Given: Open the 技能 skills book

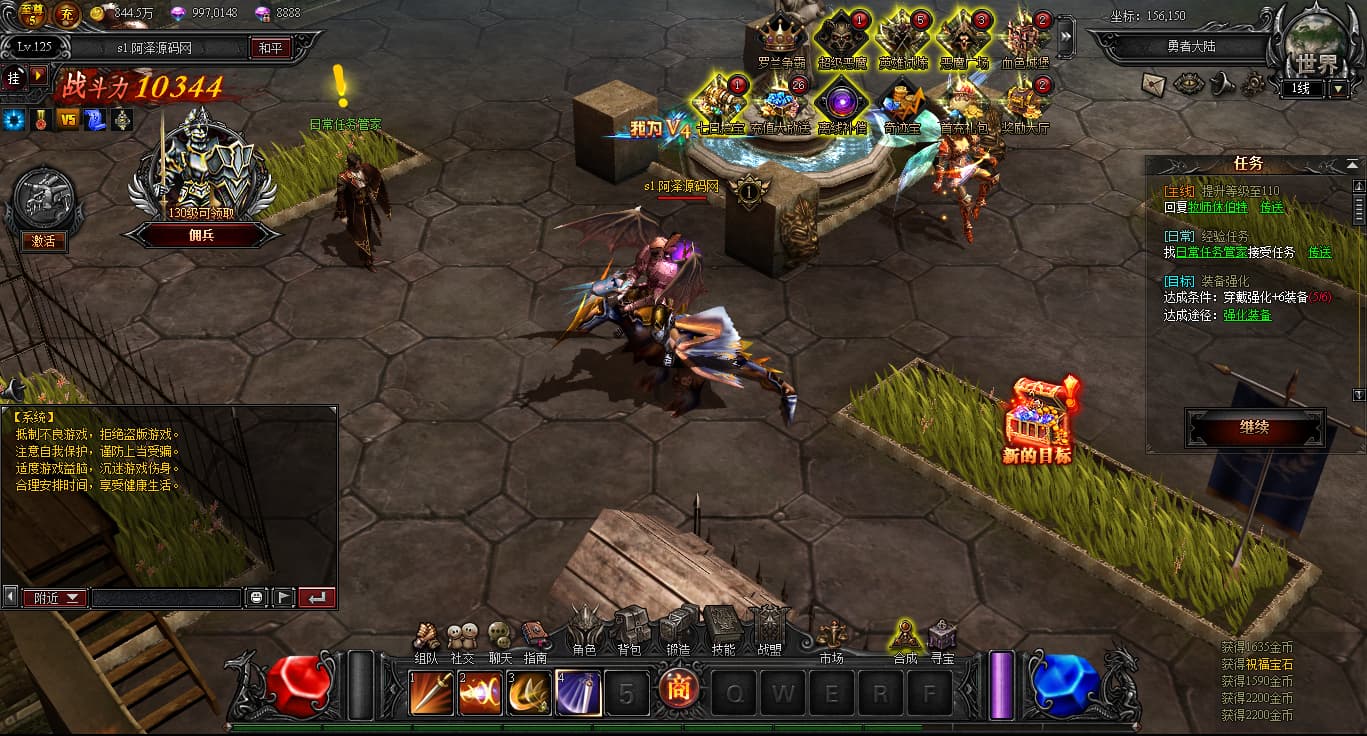Looking at the screenshot, I should tap(723, 628).
